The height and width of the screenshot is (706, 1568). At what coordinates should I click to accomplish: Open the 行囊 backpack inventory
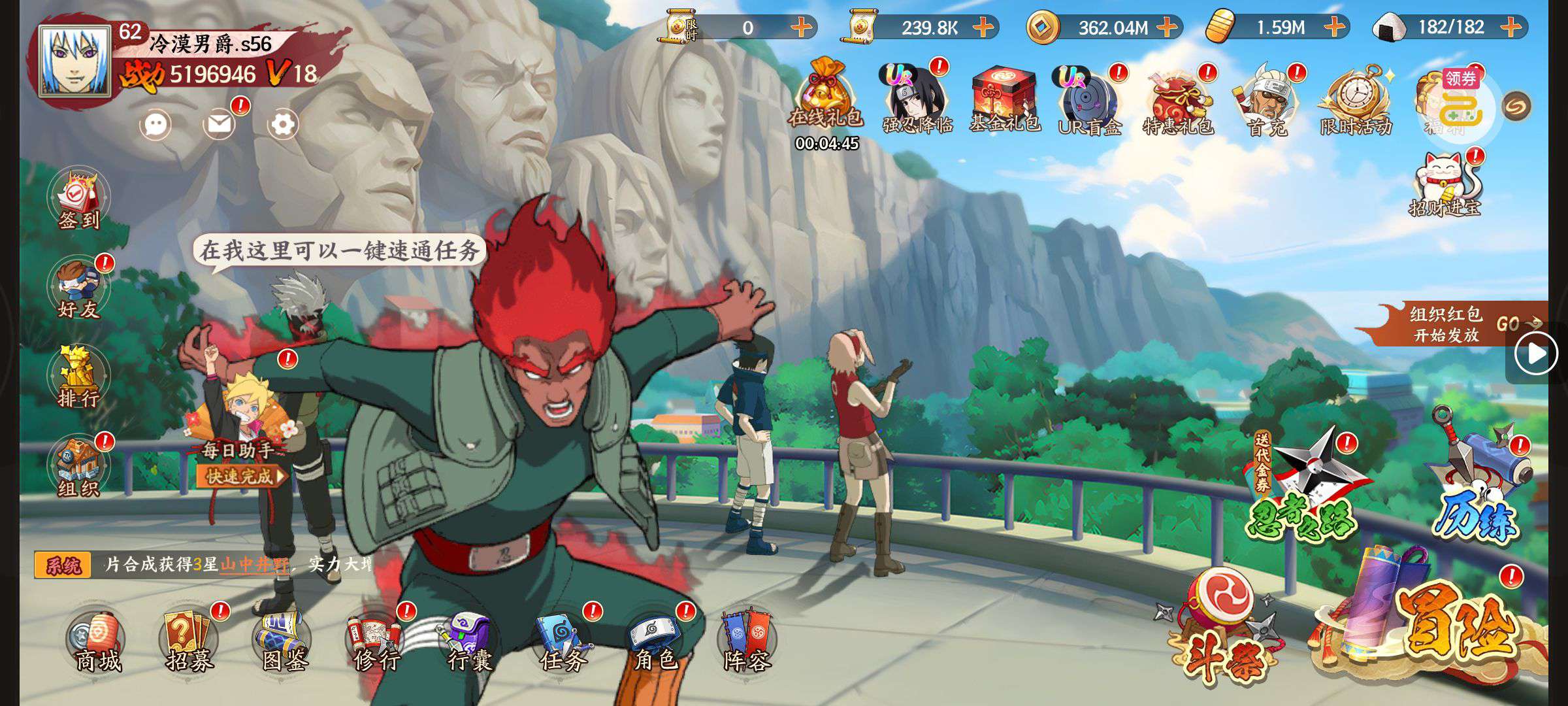(x=469, y=641)
